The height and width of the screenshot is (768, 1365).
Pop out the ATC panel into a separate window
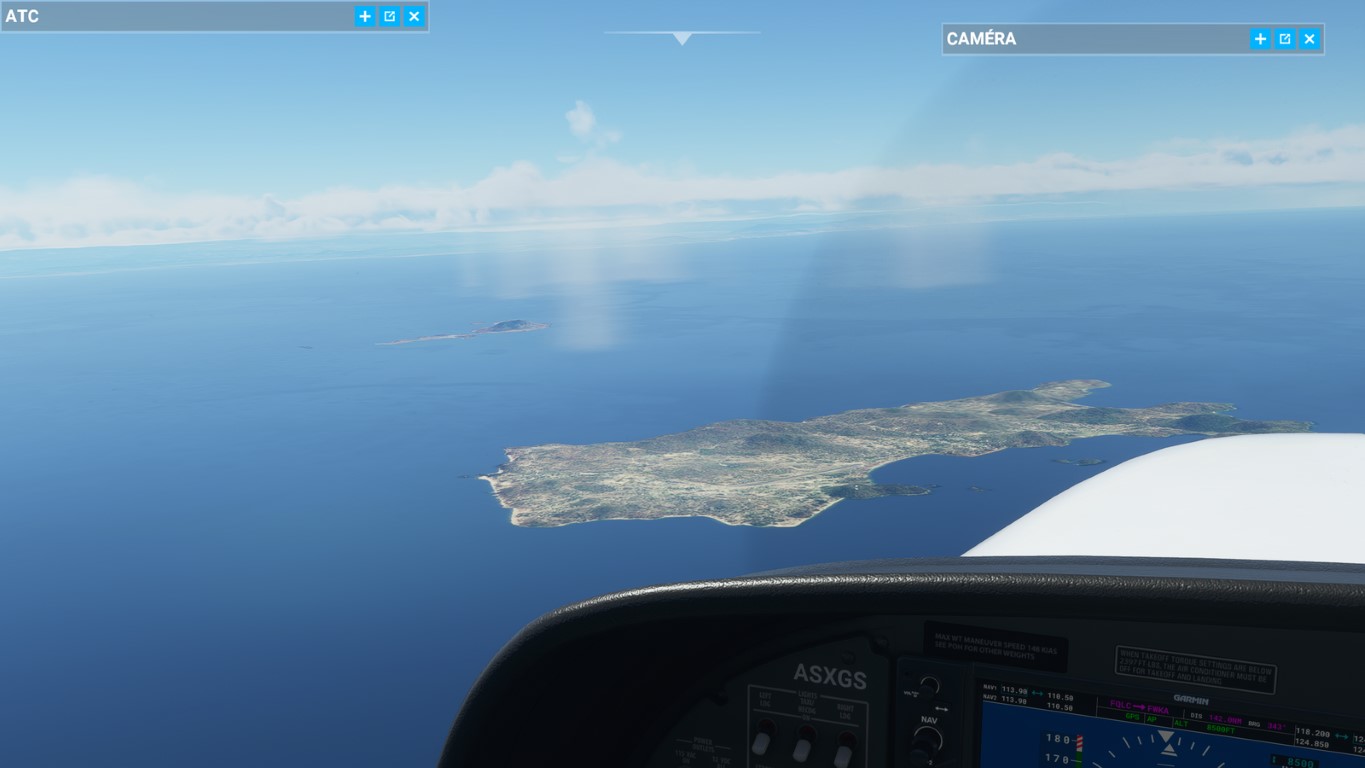(x=390, y=16)
